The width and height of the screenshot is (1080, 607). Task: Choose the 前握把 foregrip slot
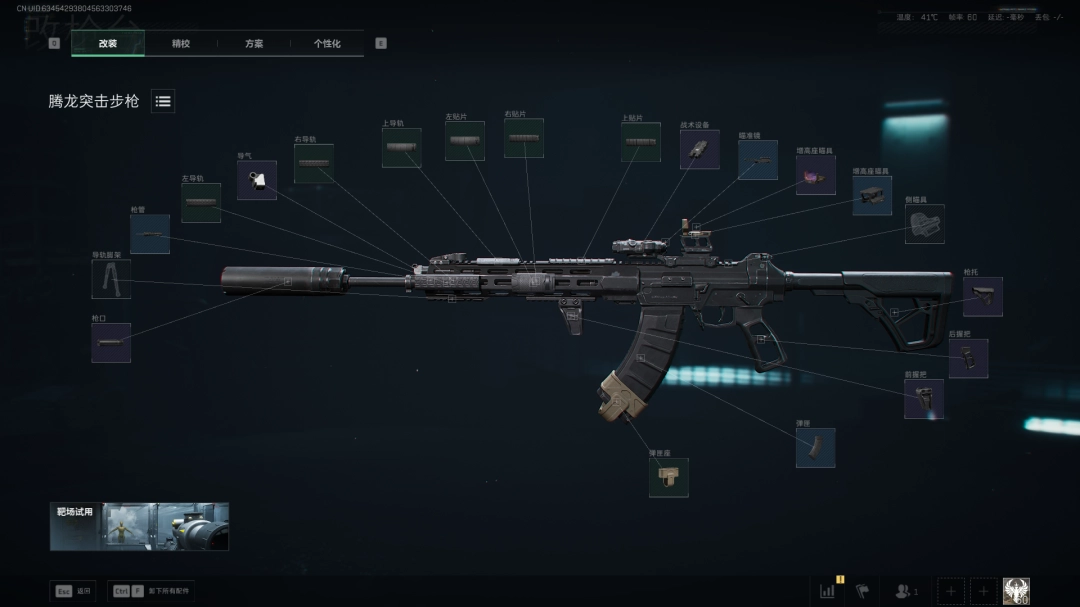[923, 399]
